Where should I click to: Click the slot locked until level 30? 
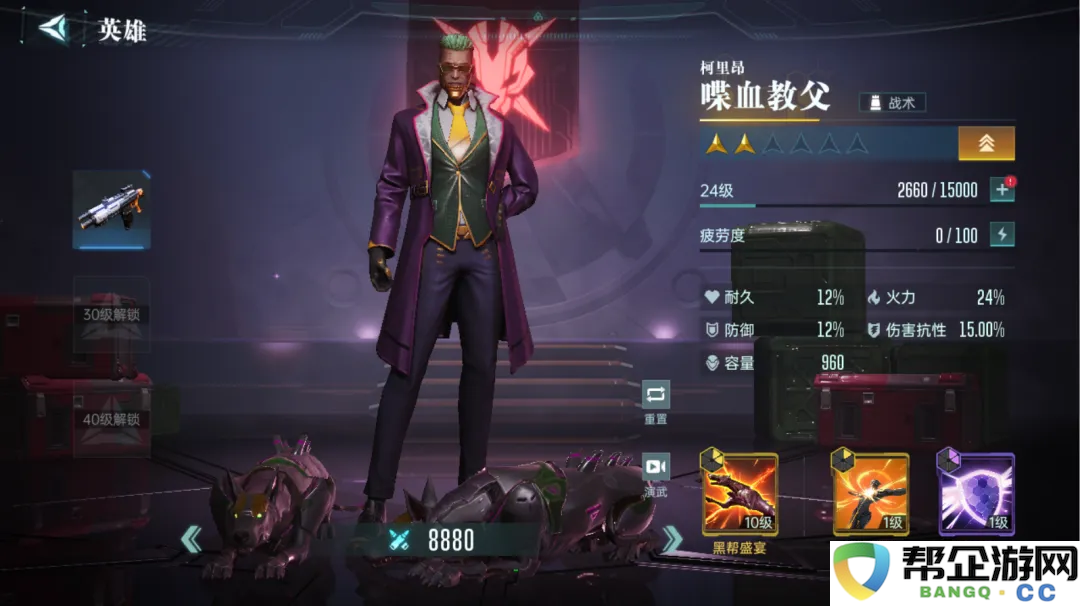(111, 315)
